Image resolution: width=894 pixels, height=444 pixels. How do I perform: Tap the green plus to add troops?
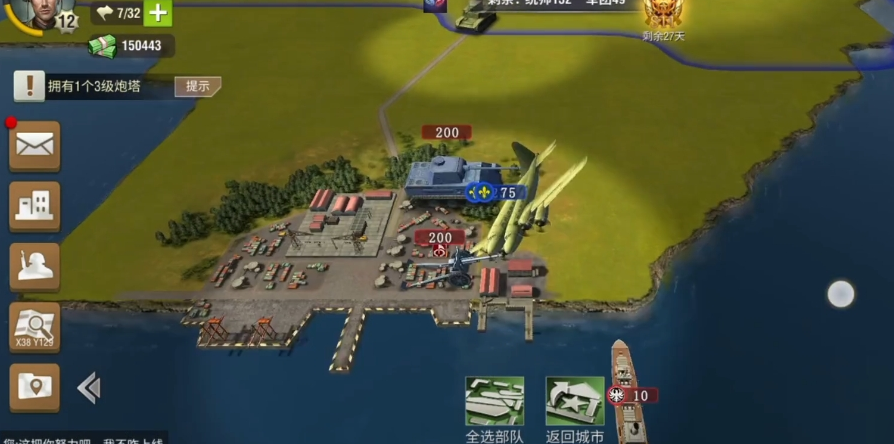158,13
